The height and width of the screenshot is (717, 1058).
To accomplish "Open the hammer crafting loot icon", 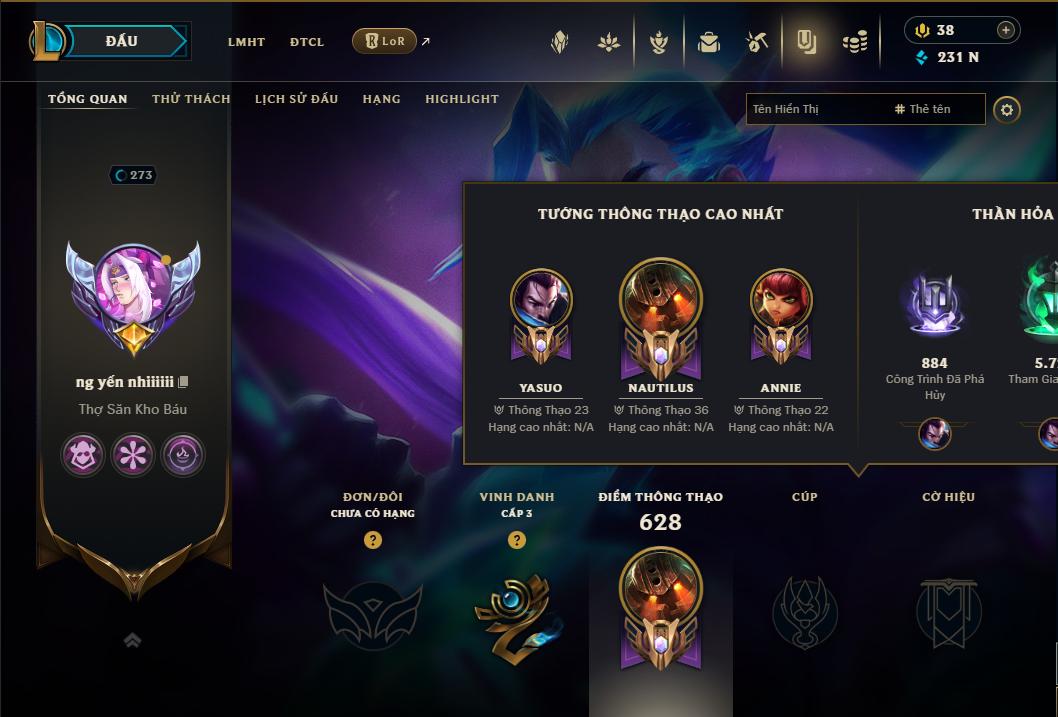I will tap(757, 42).
